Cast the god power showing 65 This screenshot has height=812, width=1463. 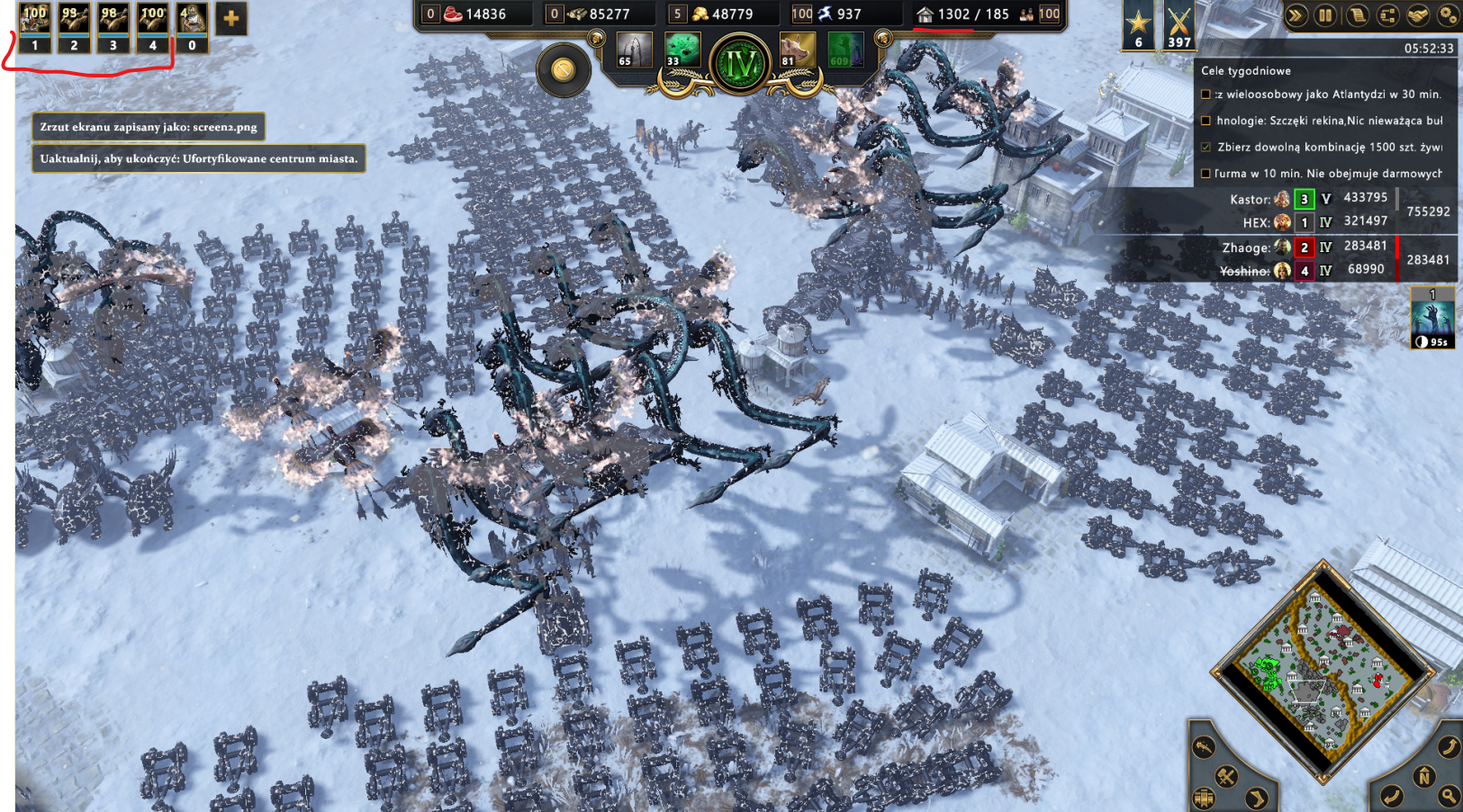click(633, 50)
